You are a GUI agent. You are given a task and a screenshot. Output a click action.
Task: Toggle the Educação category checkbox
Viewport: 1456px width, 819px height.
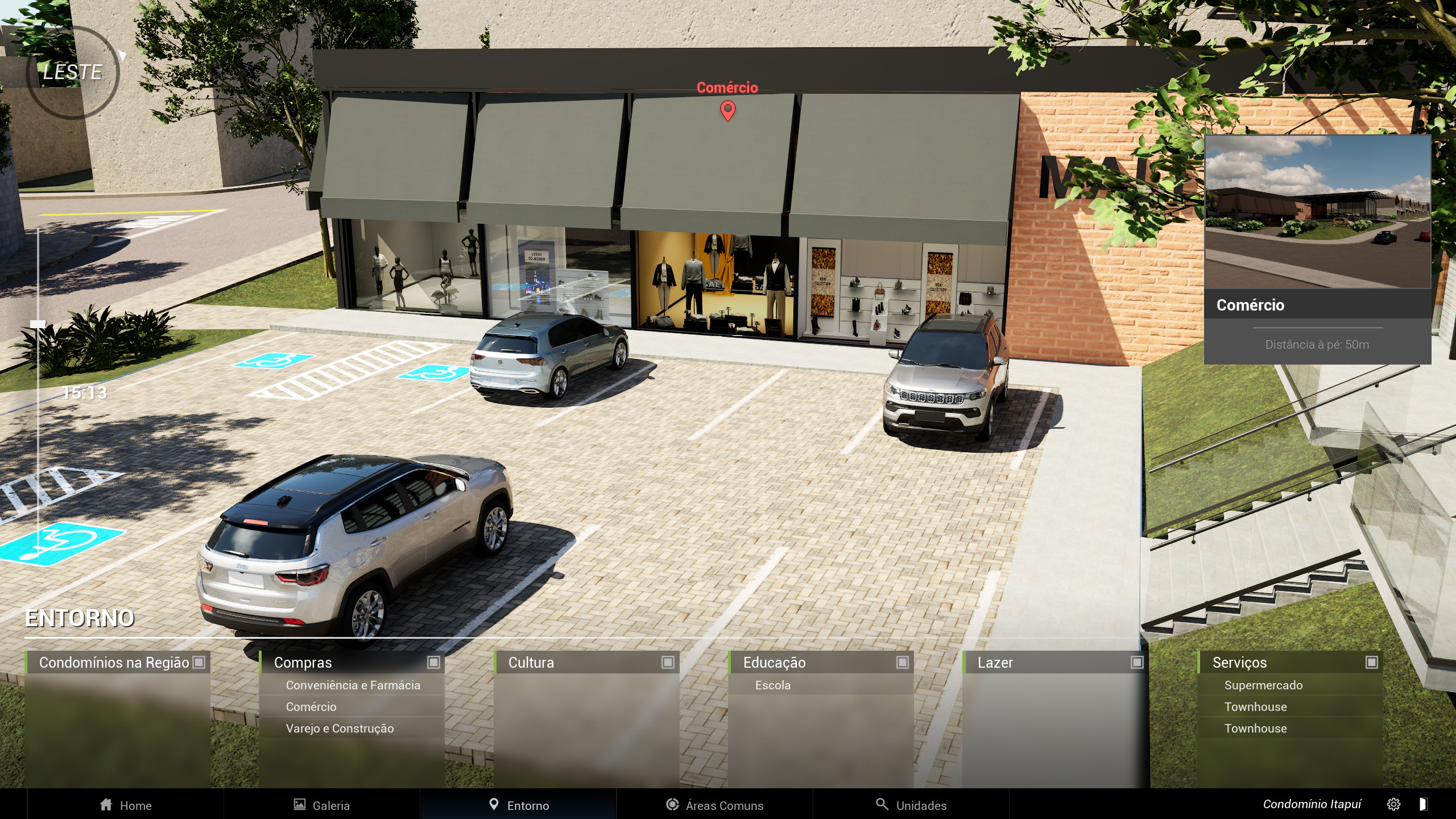[902, 662]
